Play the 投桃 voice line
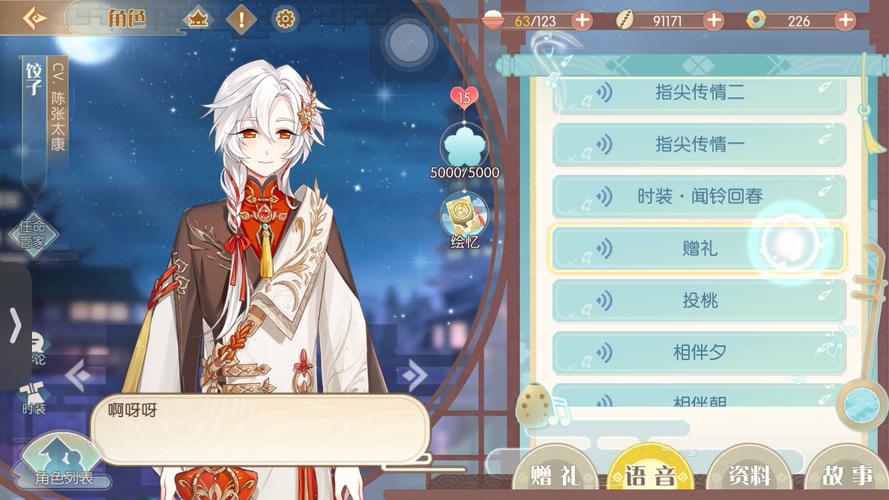 click(x=699, y=300)
